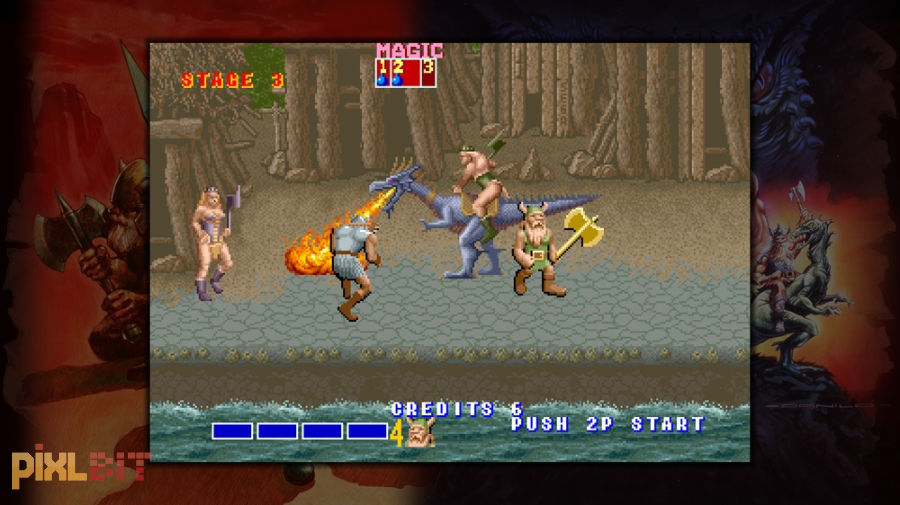Click the PUSH 2P START text
This screenshot has height=505, width=900.
tap(608, 424)
